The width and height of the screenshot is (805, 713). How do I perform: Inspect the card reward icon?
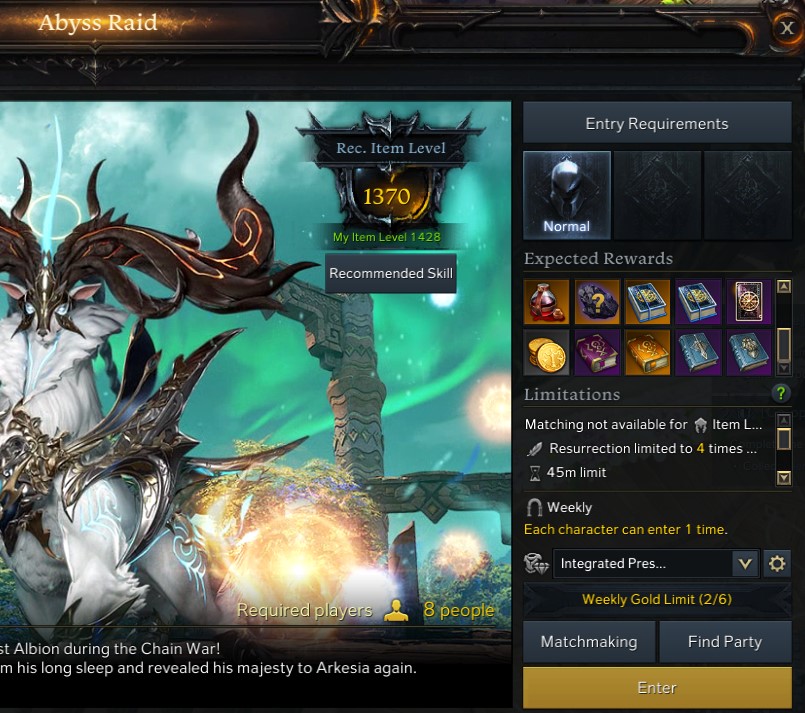[x=749, y=301]
